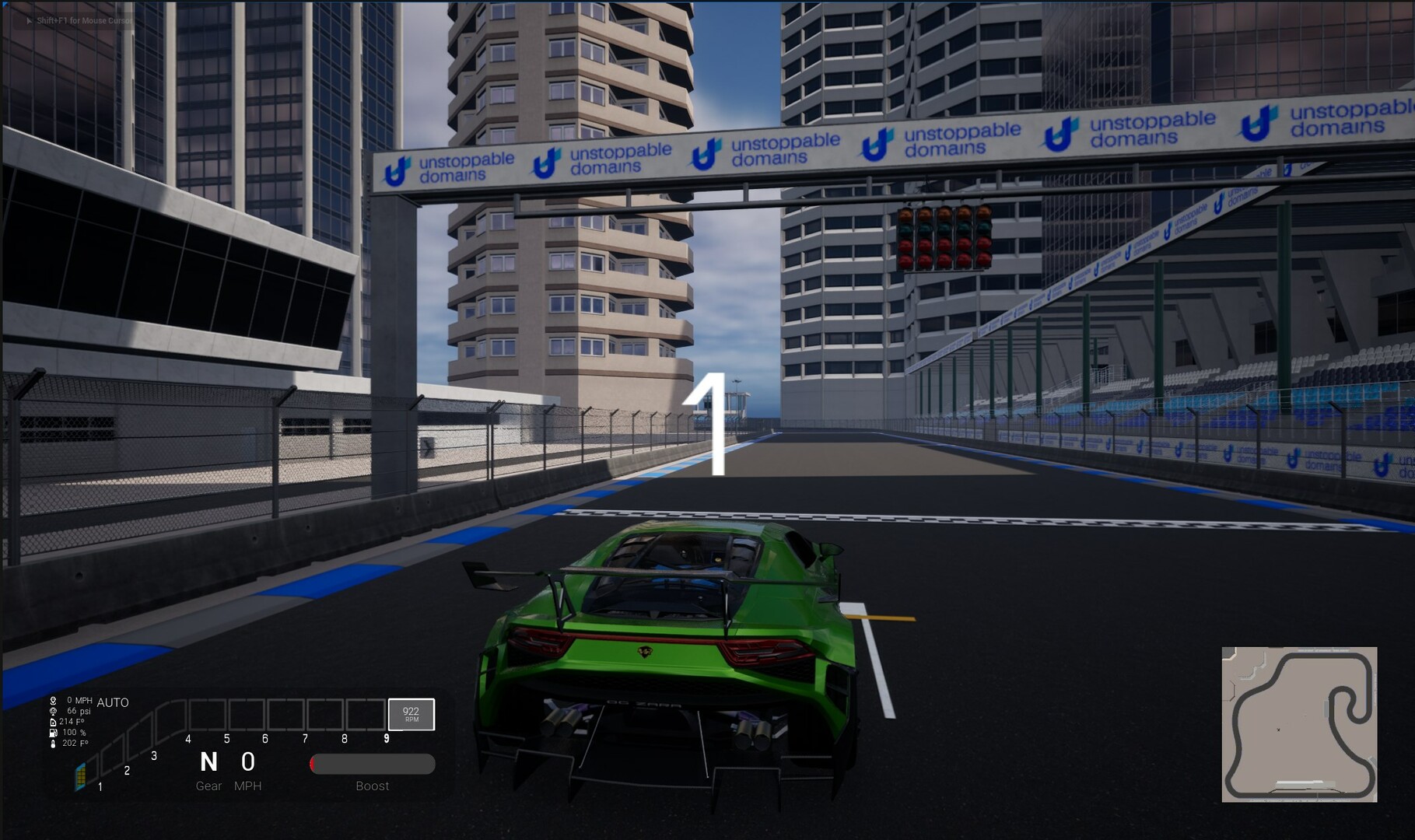Click the speedometer MPH icon
The width and height of the screenshot is (1415, 840).
53,701
